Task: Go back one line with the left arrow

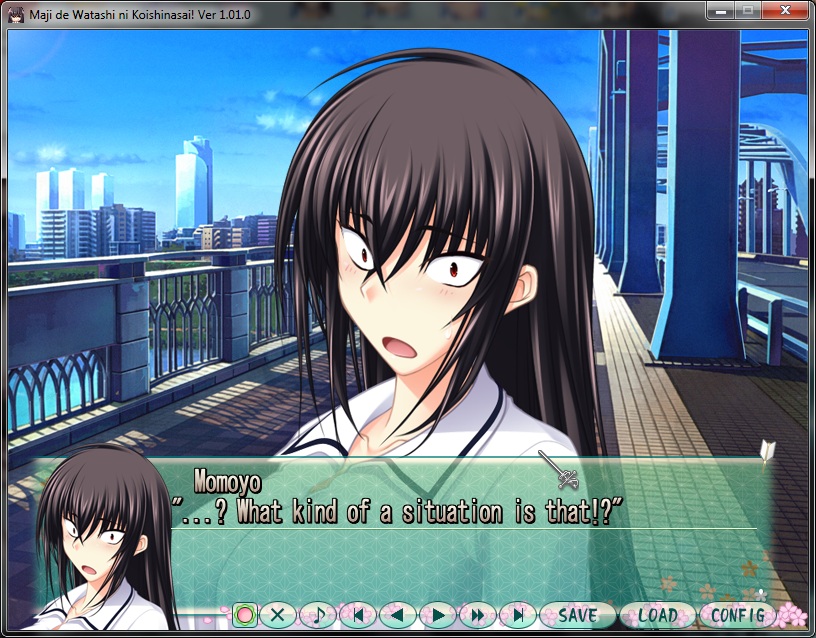Action: click(397, 615)
